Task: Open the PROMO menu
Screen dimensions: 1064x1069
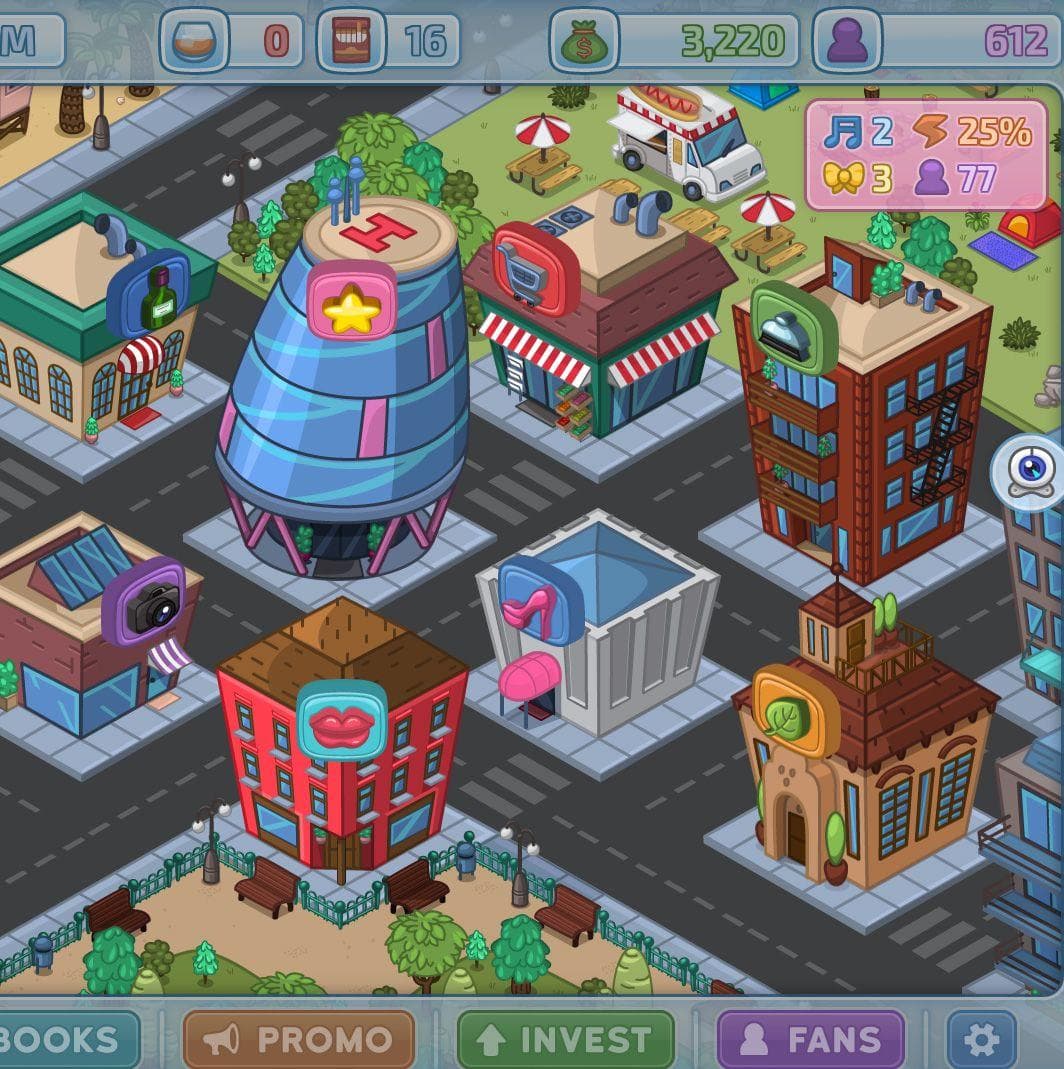Action: coord(298,1039)
